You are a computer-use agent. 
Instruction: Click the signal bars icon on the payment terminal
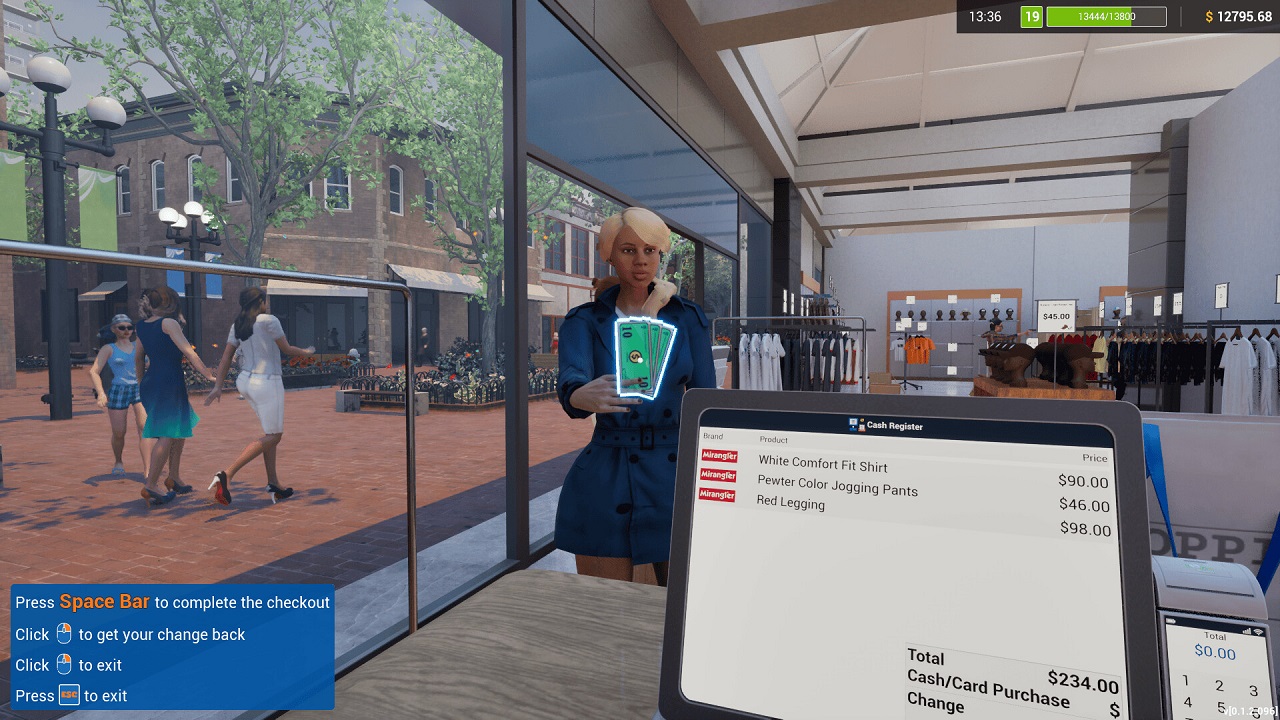click(1246, 631)
